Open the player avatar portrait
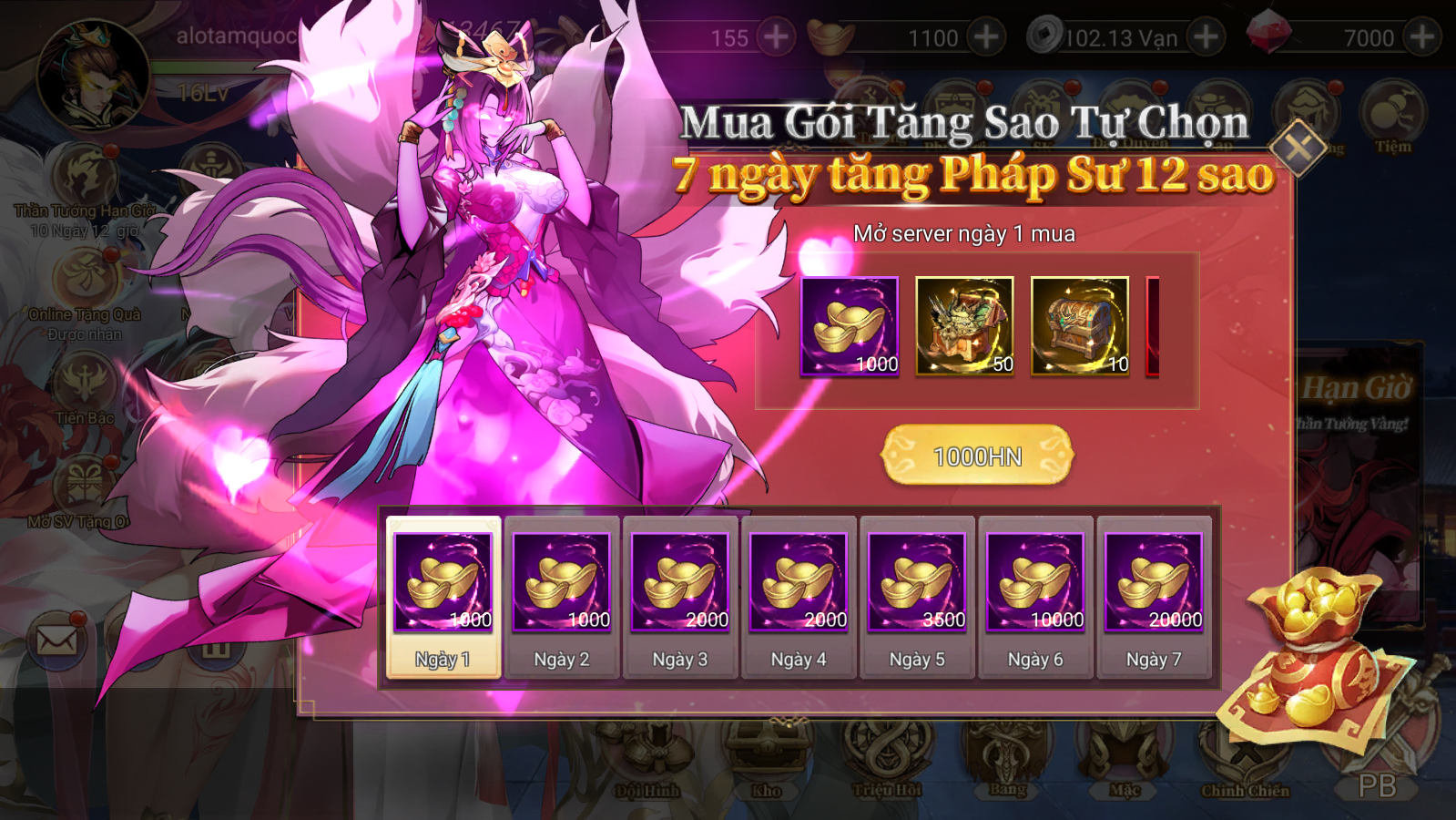The width and height of the screenshot is (1456, 820). (92, 77)
